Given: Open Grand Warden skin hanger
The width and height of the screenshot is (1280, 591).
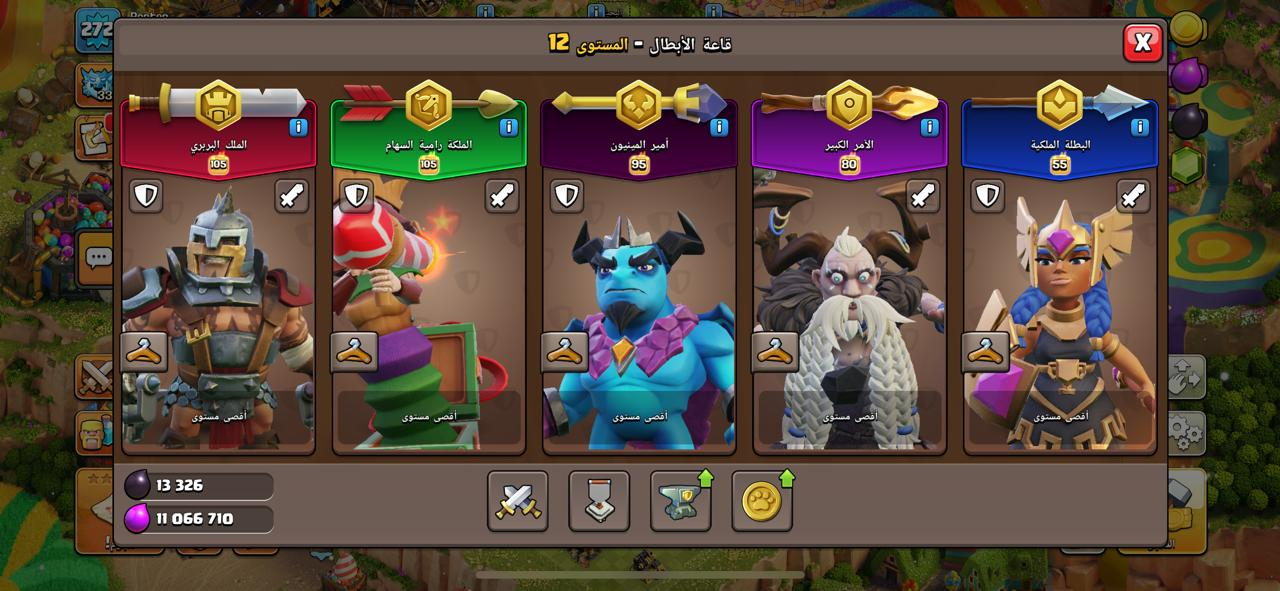Looking at the screenshot, I should click(776, 352).
